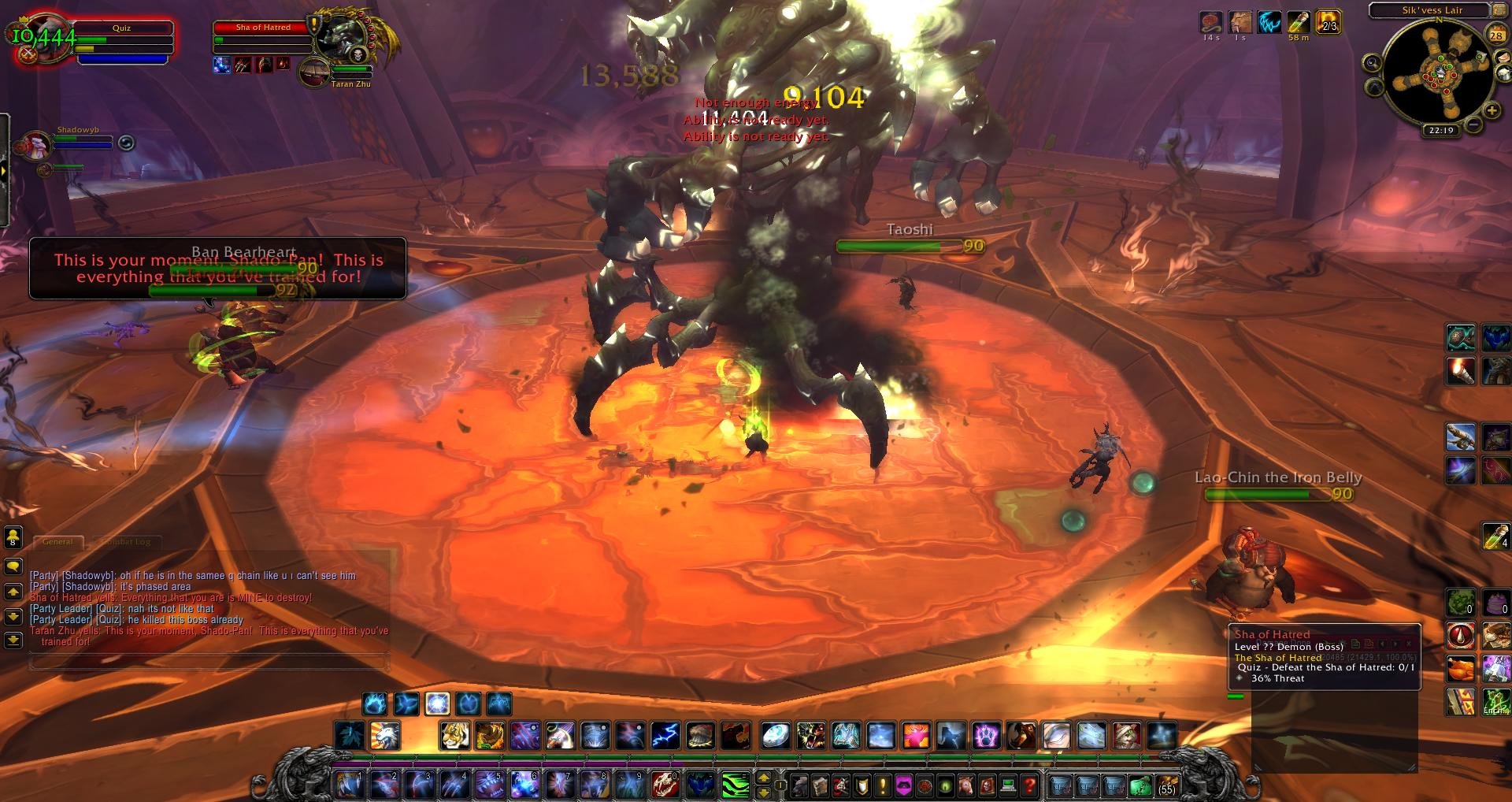Open the calendar showing day 28

[1496, 35]
